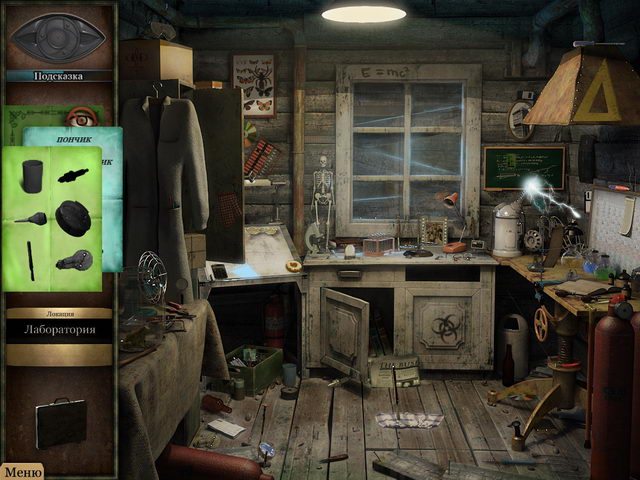The width and height of the screenshot is (640, 480).
Task: Click the Подсказка hint label
Action: 58,76
